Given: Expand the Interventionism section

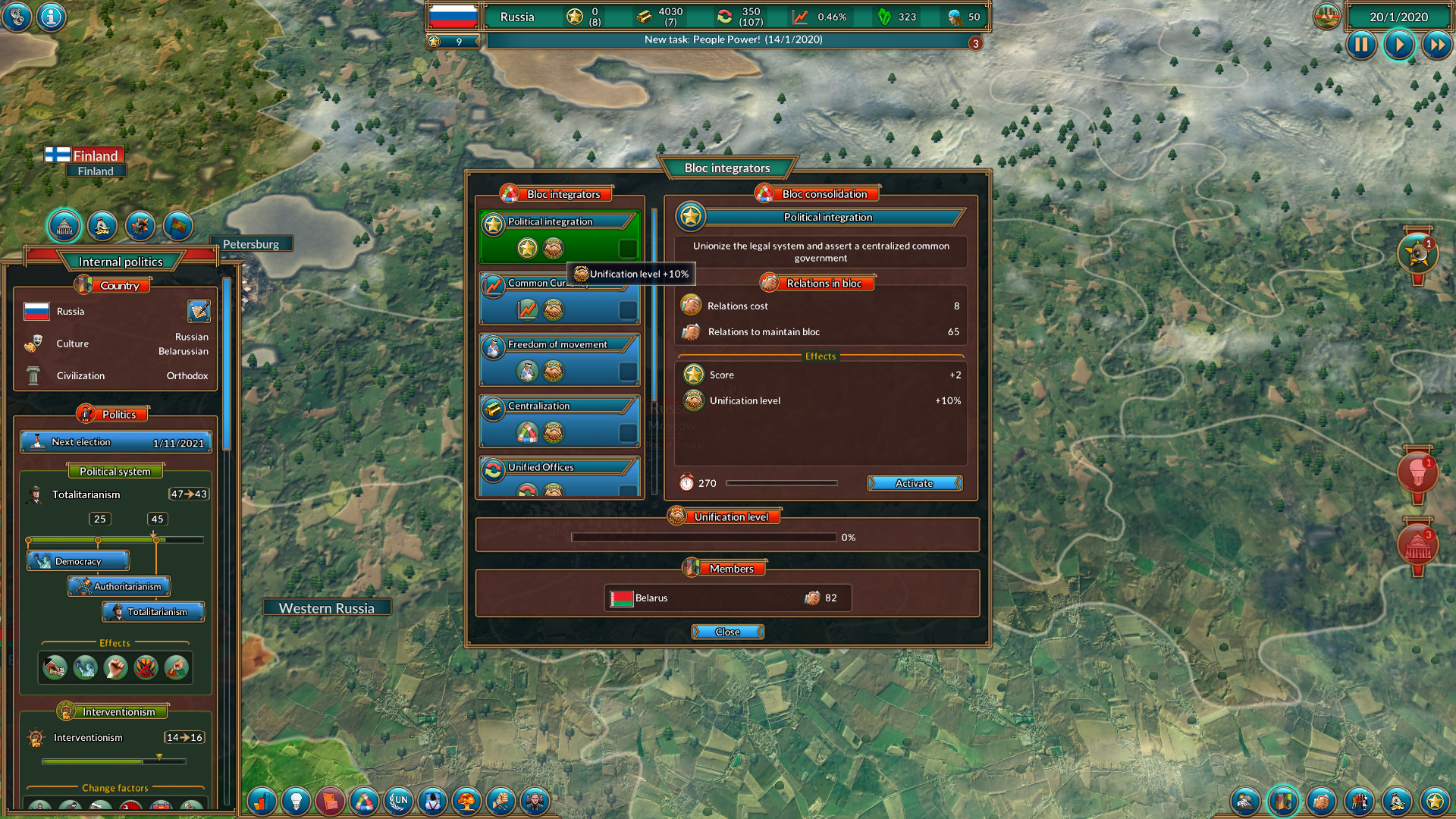Looking at the screenshot, I should click(x=111, y=711).
